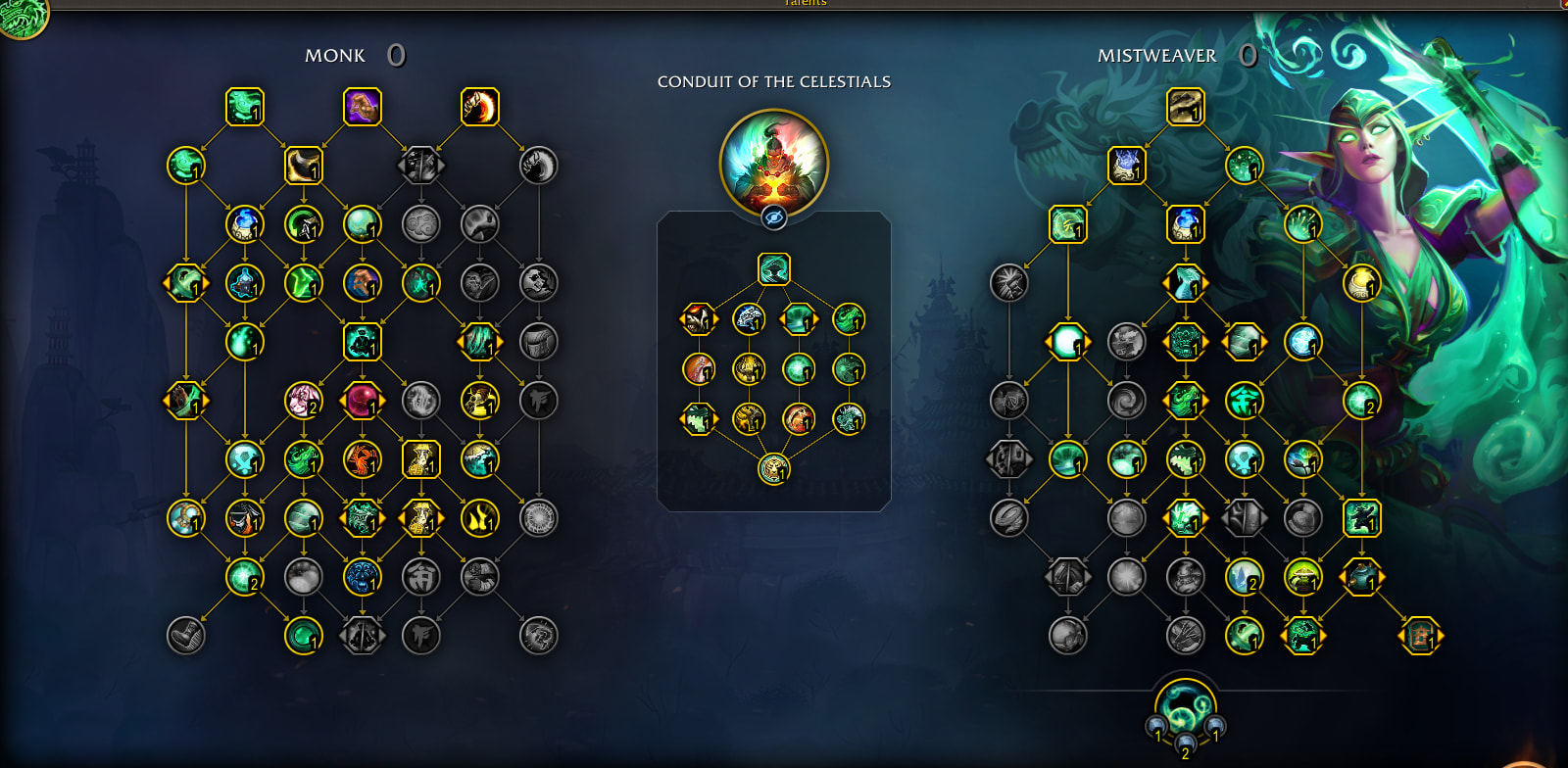The width and height of the screenshot is (1568, 768).
Task: Select the top node of the hero talent tree
Action: [774, 269]
